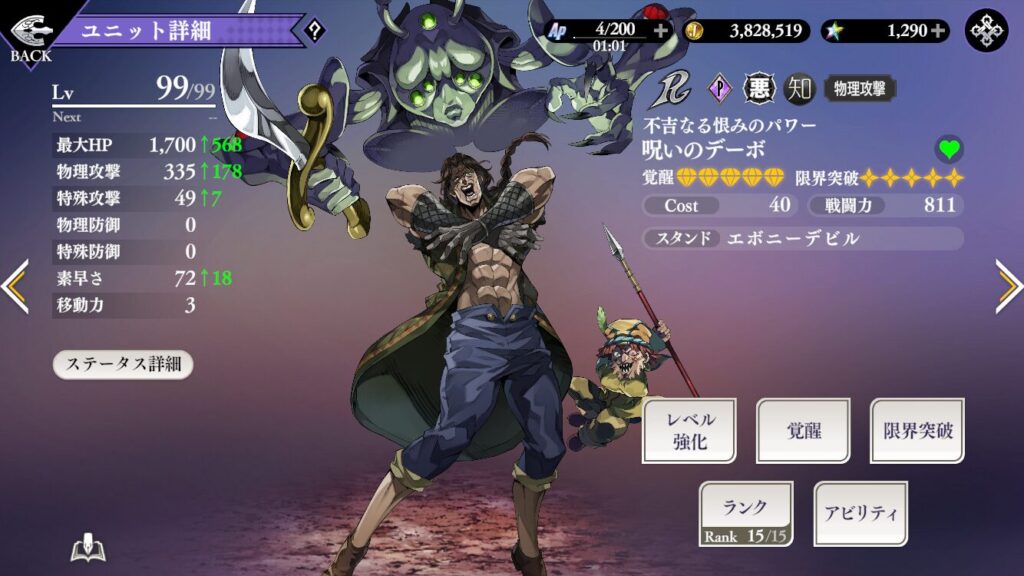Tap the purple question attribute icon

point(720,89)
